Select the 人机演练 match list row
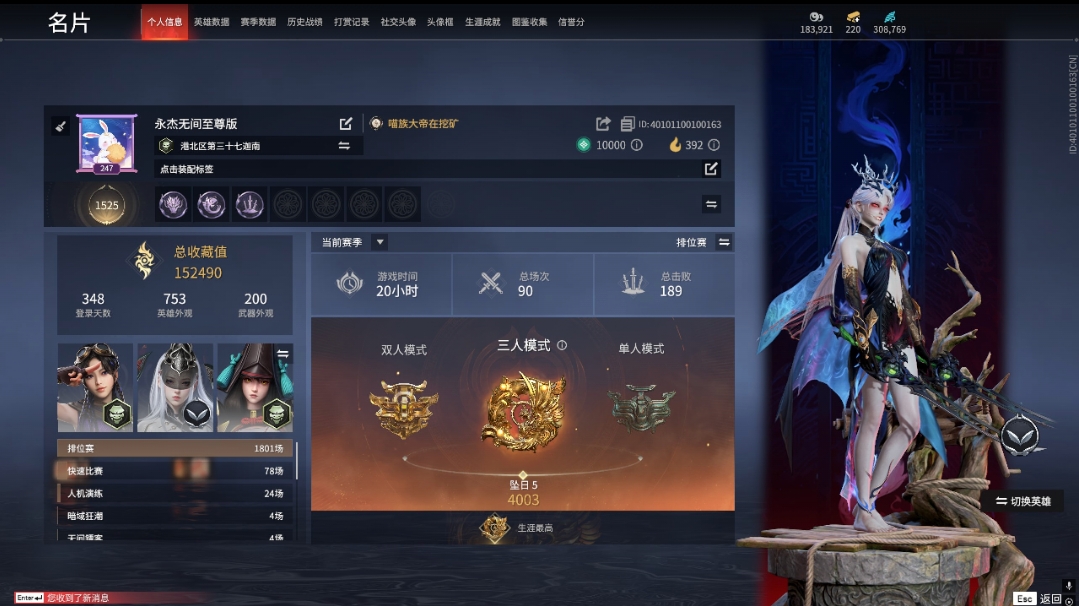 pos(175,493)
